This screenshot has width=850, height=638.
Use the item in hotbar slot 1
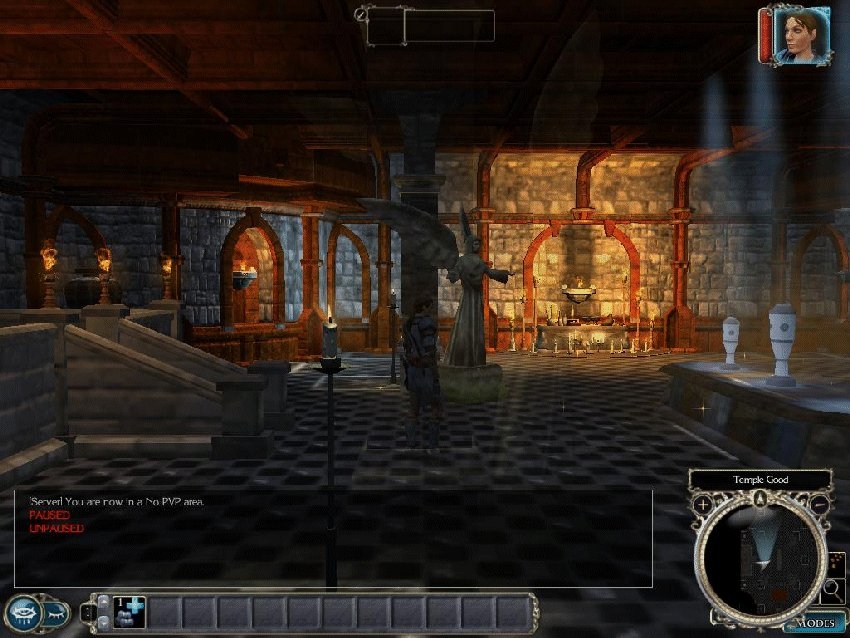click(129, 611)
